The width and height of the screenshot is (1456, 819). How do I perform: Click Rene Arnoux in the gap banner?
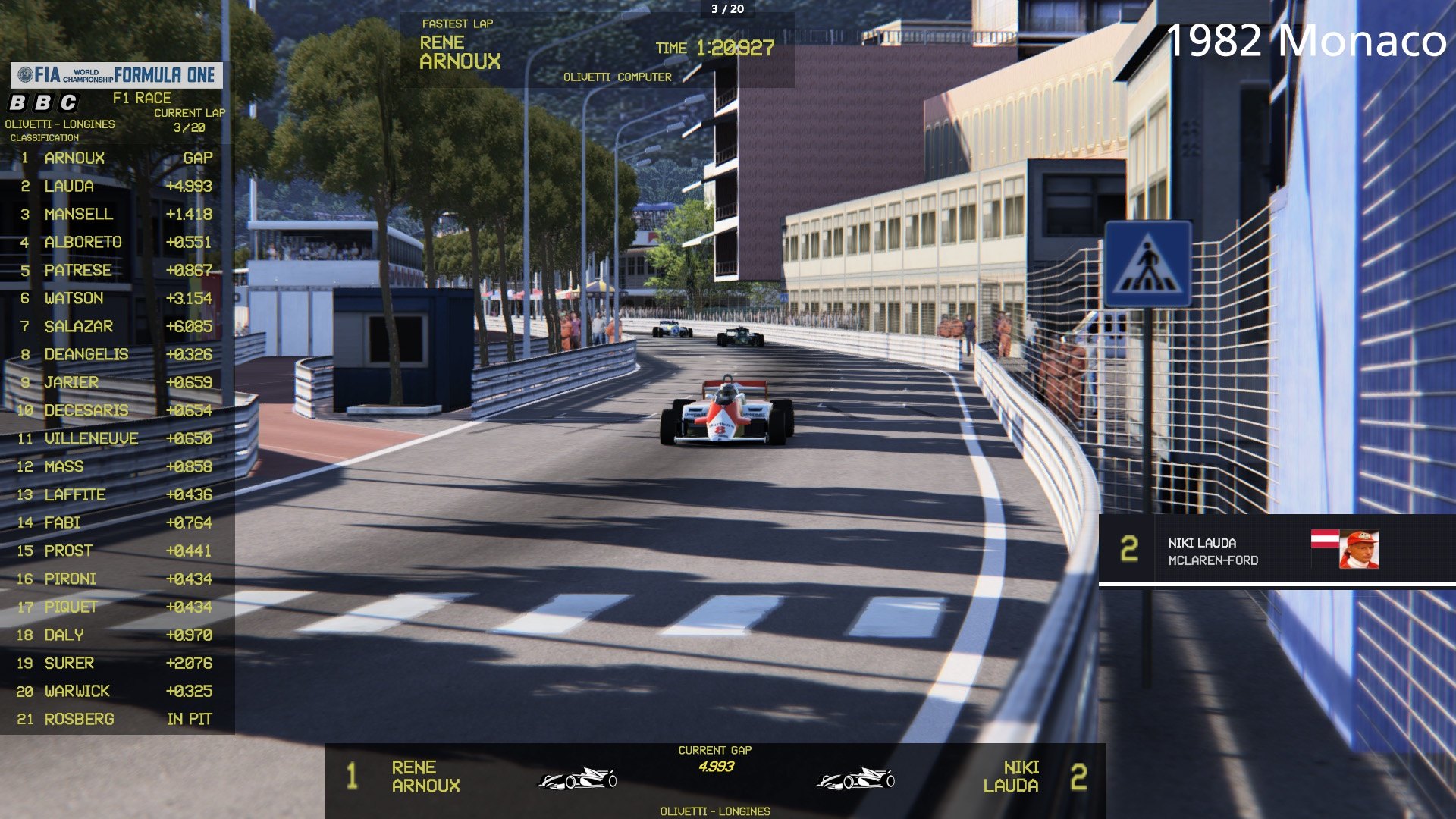click(425, 777)
